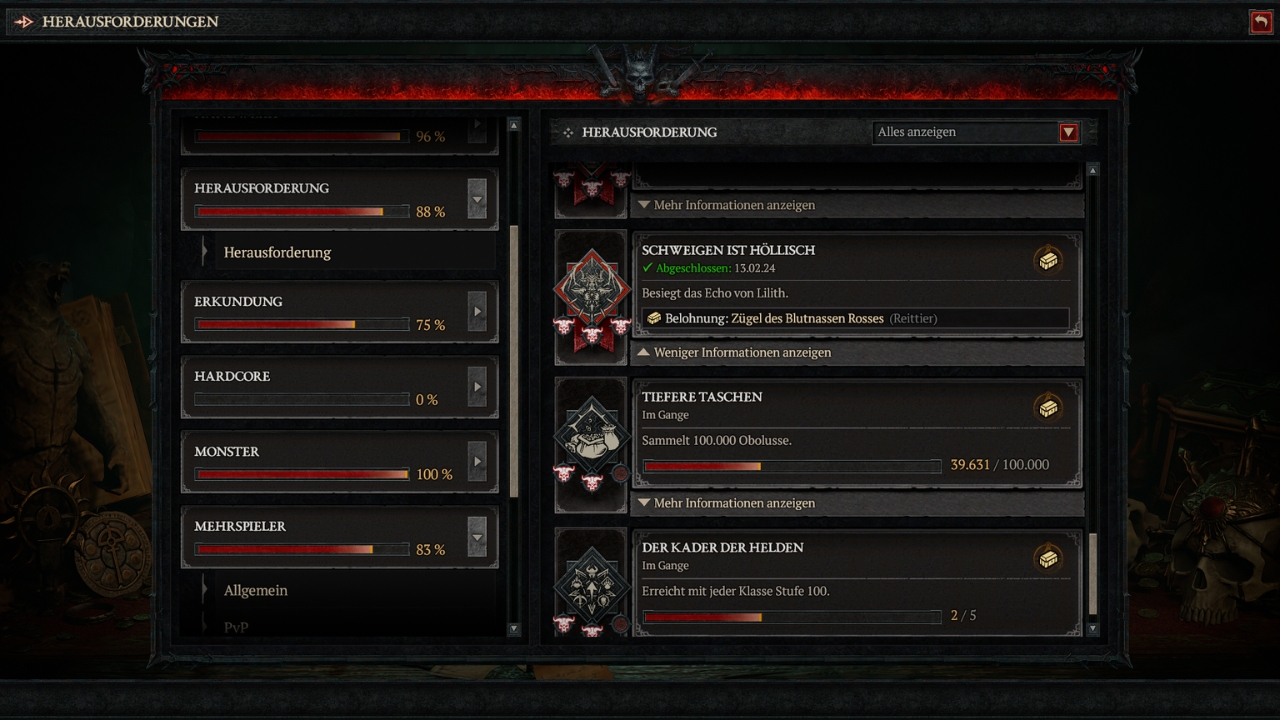
Task: Click the PvP subcategory entry
Action: (236, 628)
